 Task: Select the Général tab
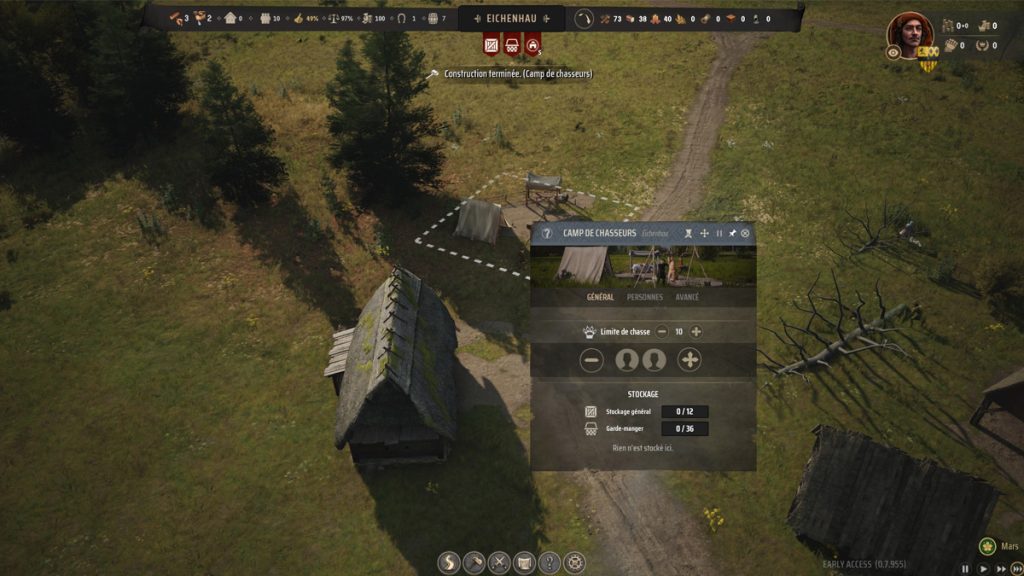tap(600, 297)
